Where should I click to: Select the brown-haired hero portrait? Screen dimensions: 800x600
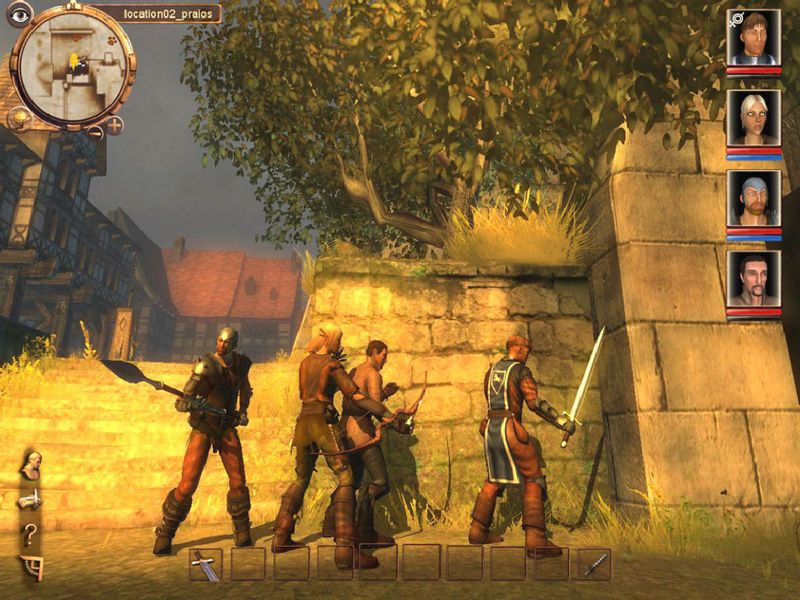click(x=753, y=38)
